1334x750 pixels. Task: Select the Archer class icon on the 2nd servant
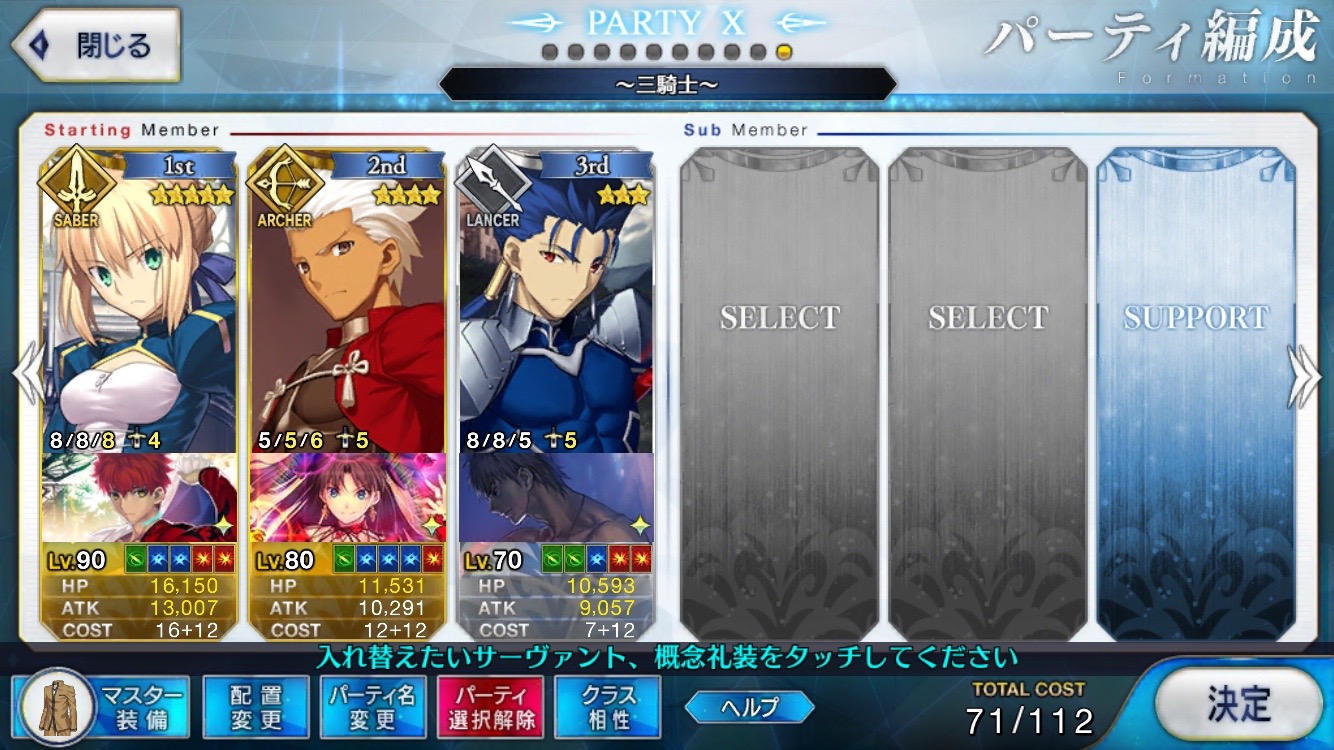tap(285, 186)
